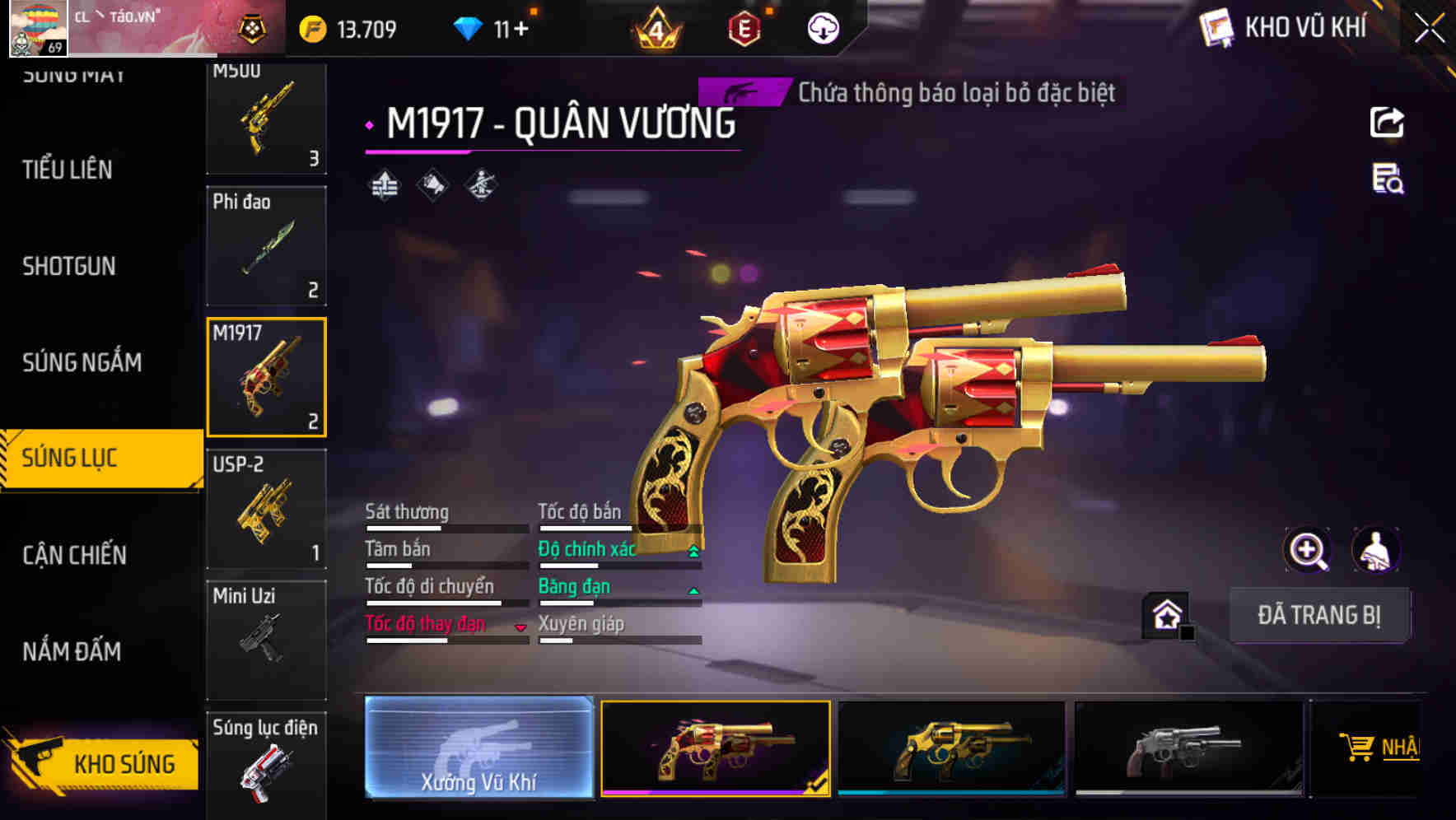Switch to the SHOTGUN category tab
Image resolution: width=1456 pixels, height=820 pixels.
tap(69, 266)
